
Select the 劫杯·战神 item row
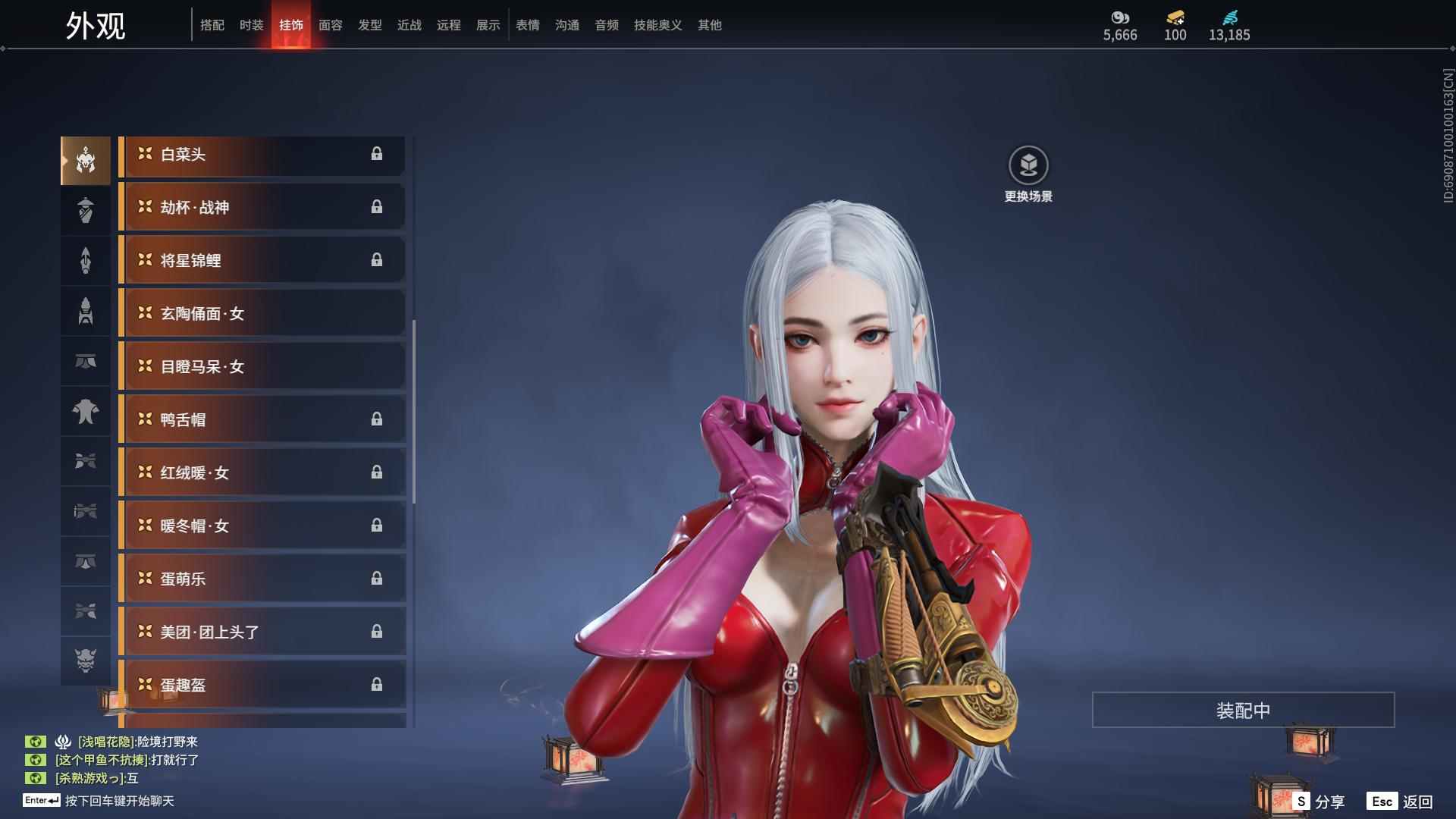(x=262, y=208)
